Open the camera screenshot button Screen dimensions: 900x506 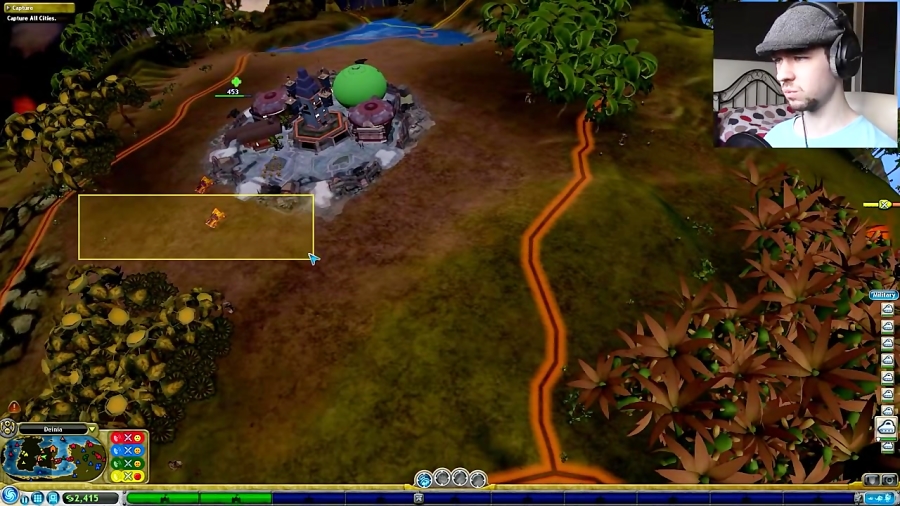888,480
